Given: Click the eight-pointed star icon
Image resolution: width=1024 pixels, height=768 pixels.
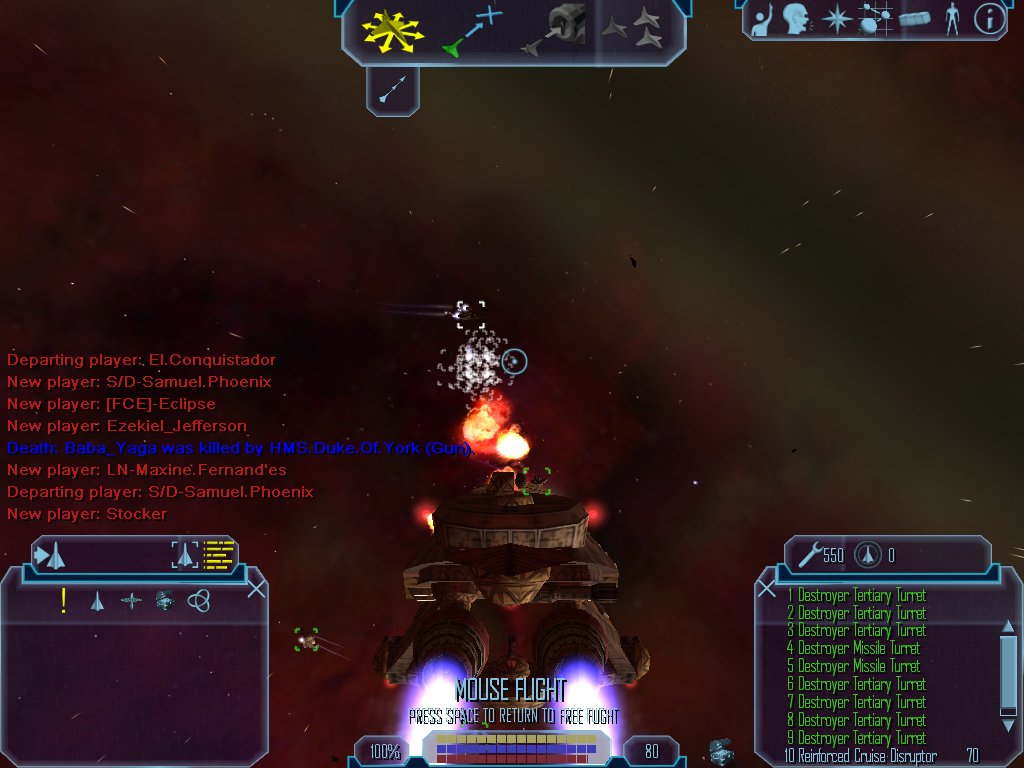Looking at the screenshot, I should click(x=835, y=18).
